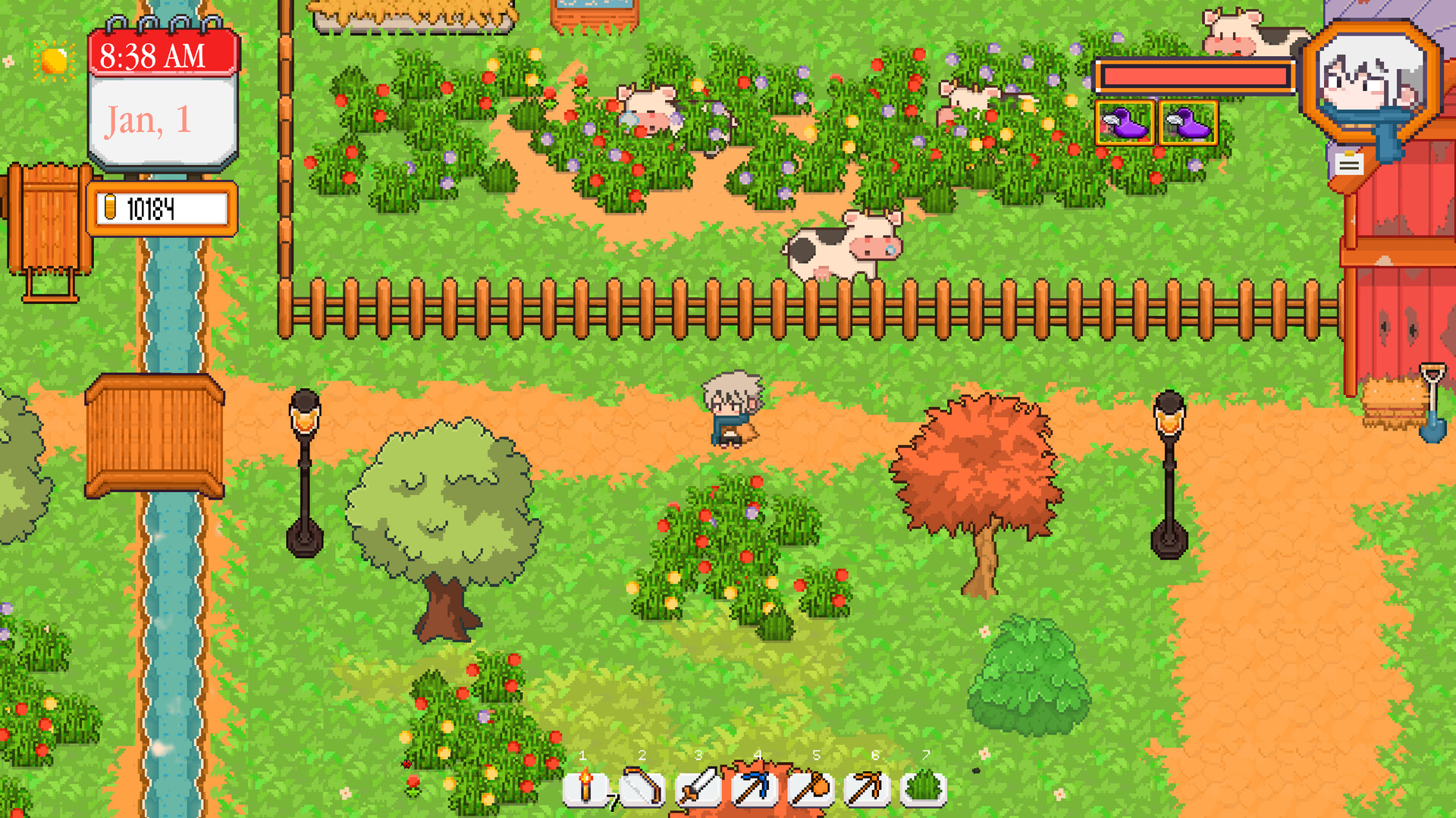The width and height of the screenshot is (1456, 818).
Task: Open the character portrait in the octagon frame
Action: [1372, 80]
